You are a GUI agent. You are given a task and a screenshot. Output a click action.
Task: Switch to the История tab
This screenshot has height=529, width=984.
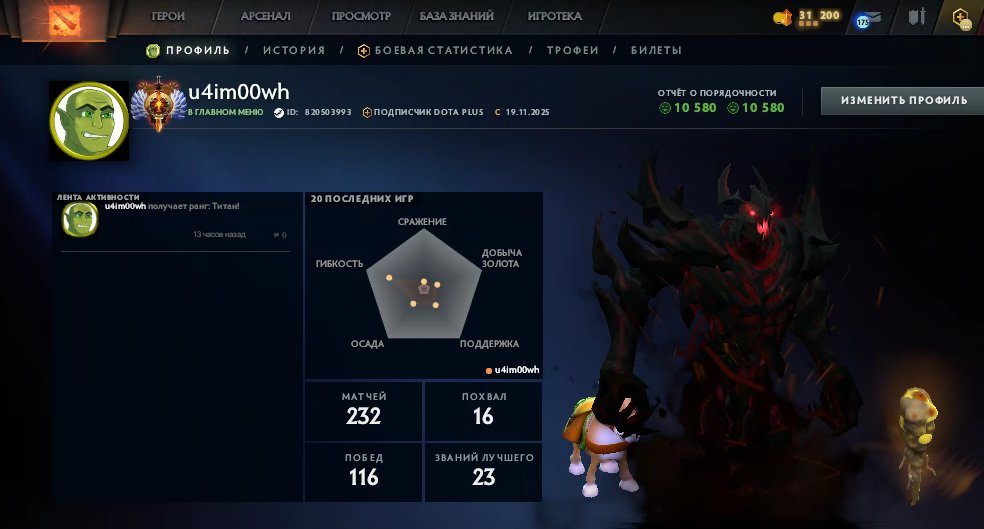294,50
